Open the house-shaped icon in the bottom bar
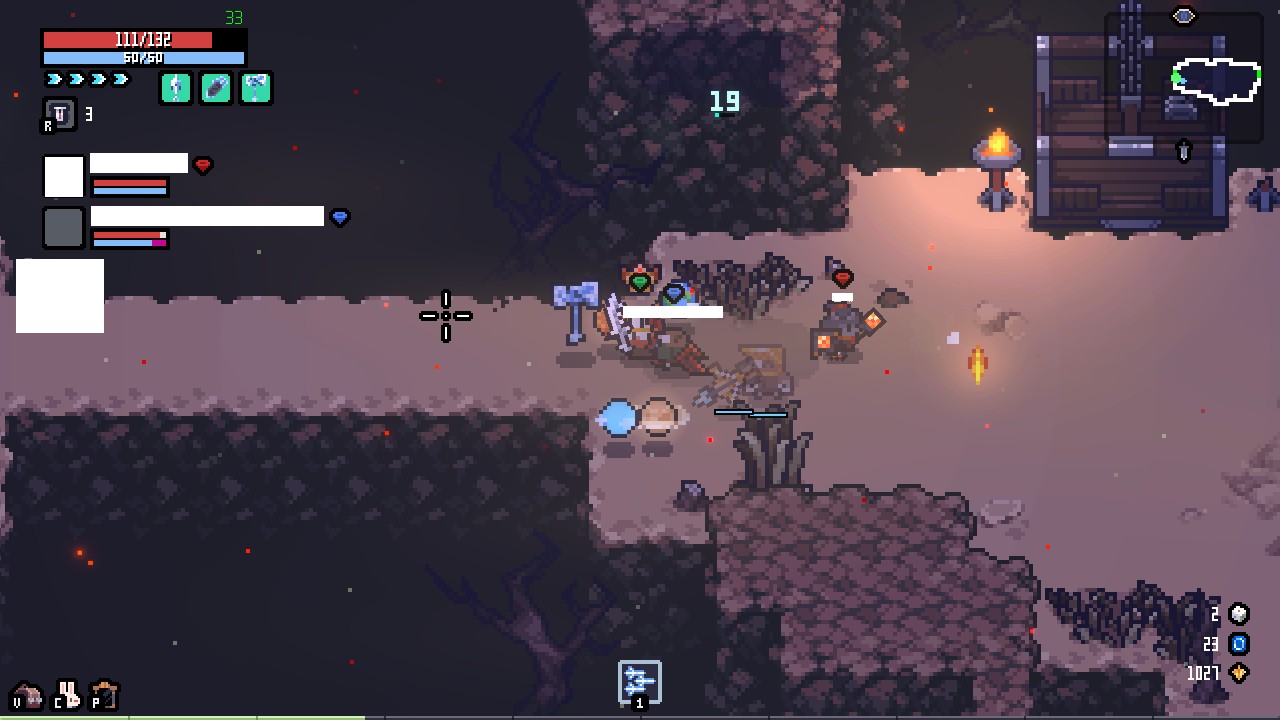 click(x=105, y=694)
